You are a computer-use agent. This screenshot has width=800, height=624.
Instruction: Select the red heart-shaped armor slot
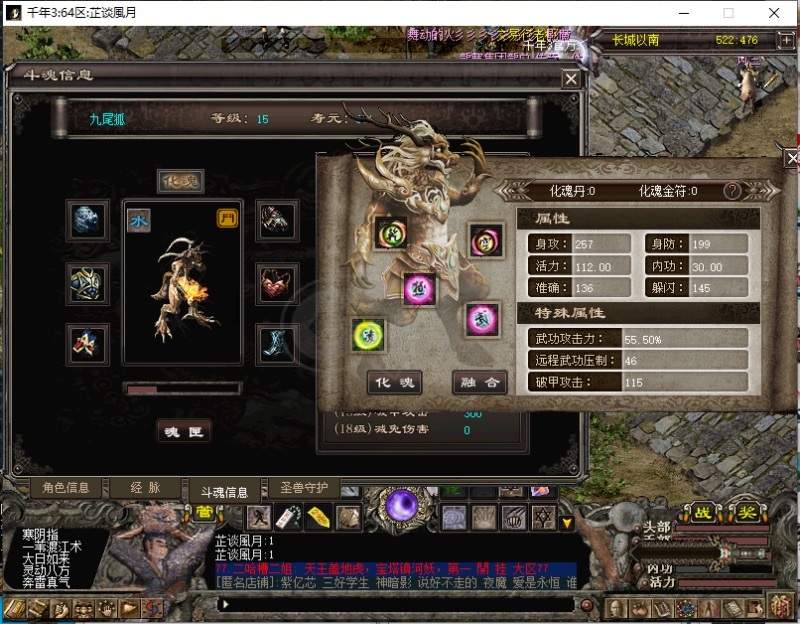coord(274,283)
